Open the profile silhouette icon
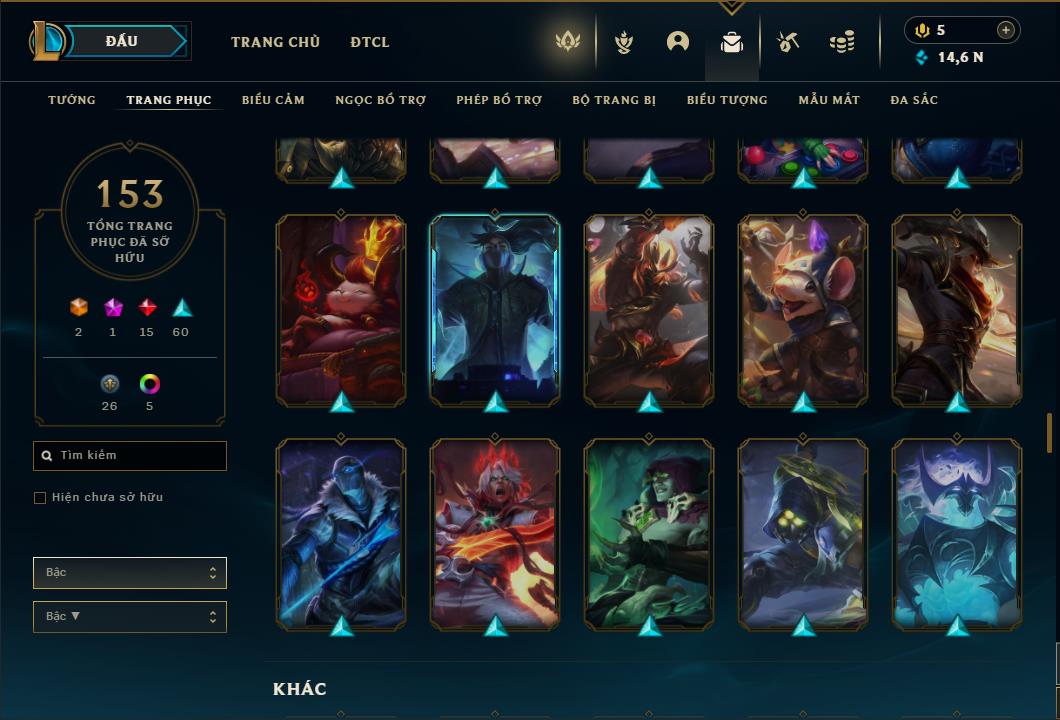This screenshot has height=720, width=1060. (678, 42)
